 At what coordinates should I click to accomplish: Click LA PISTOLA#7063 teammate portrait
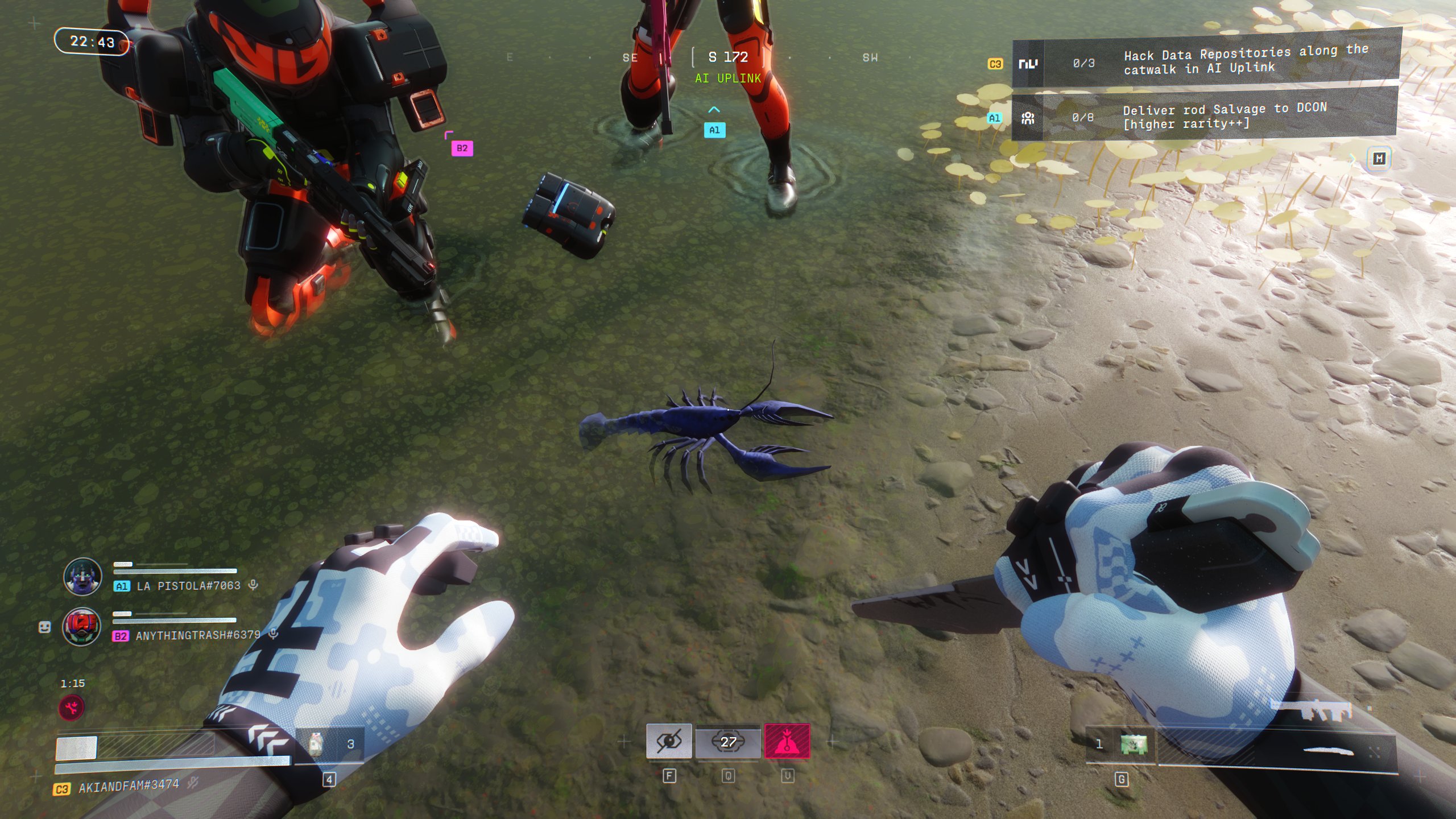point(82,576)
